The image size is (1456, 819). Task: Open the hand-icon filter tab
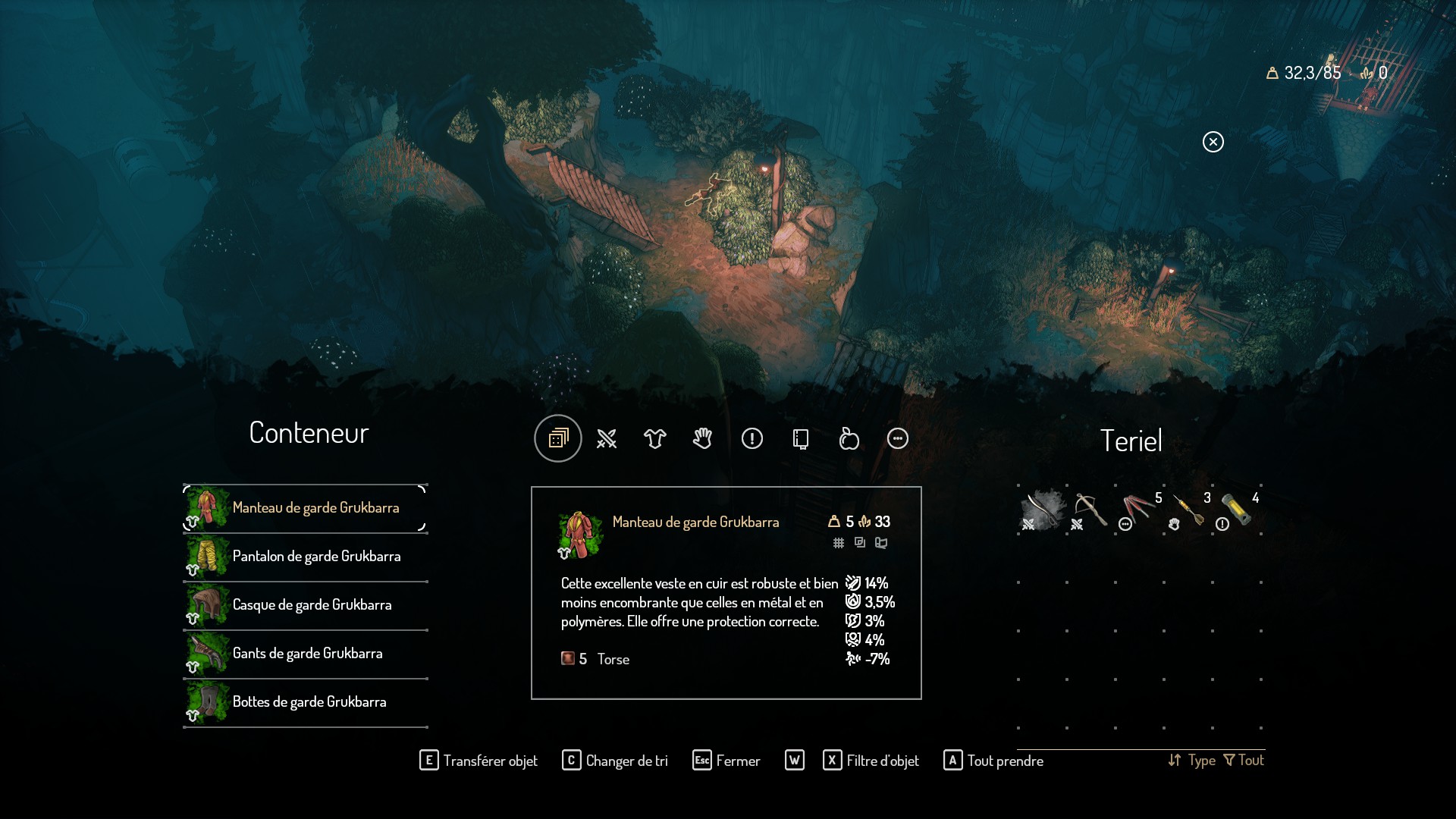click(x=703, y=438)
